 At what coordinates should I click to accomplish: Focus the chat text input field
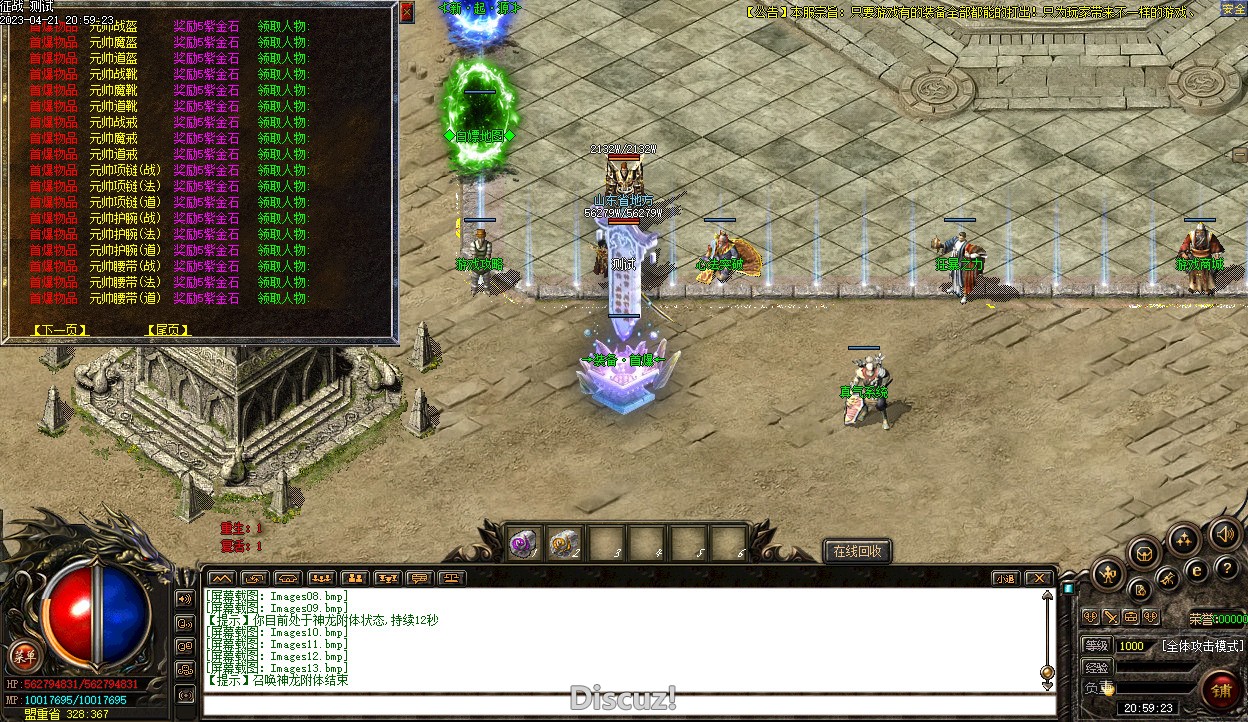620,704
